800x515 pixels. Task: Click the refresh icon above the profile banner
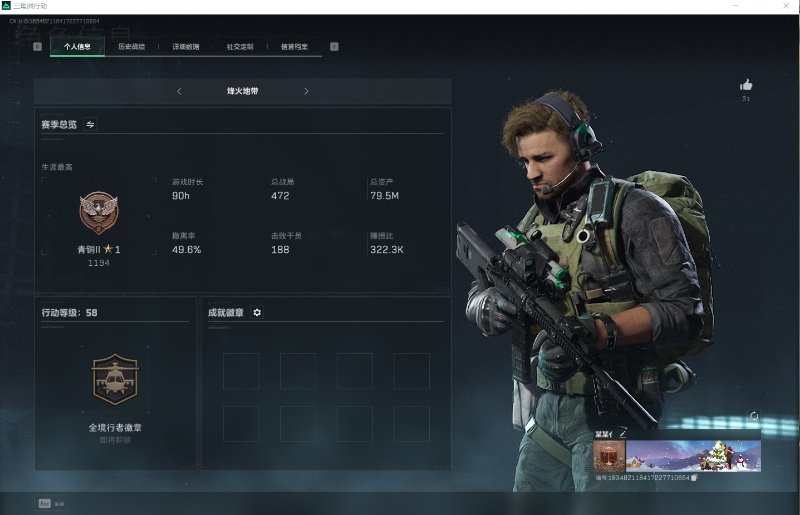754,417
